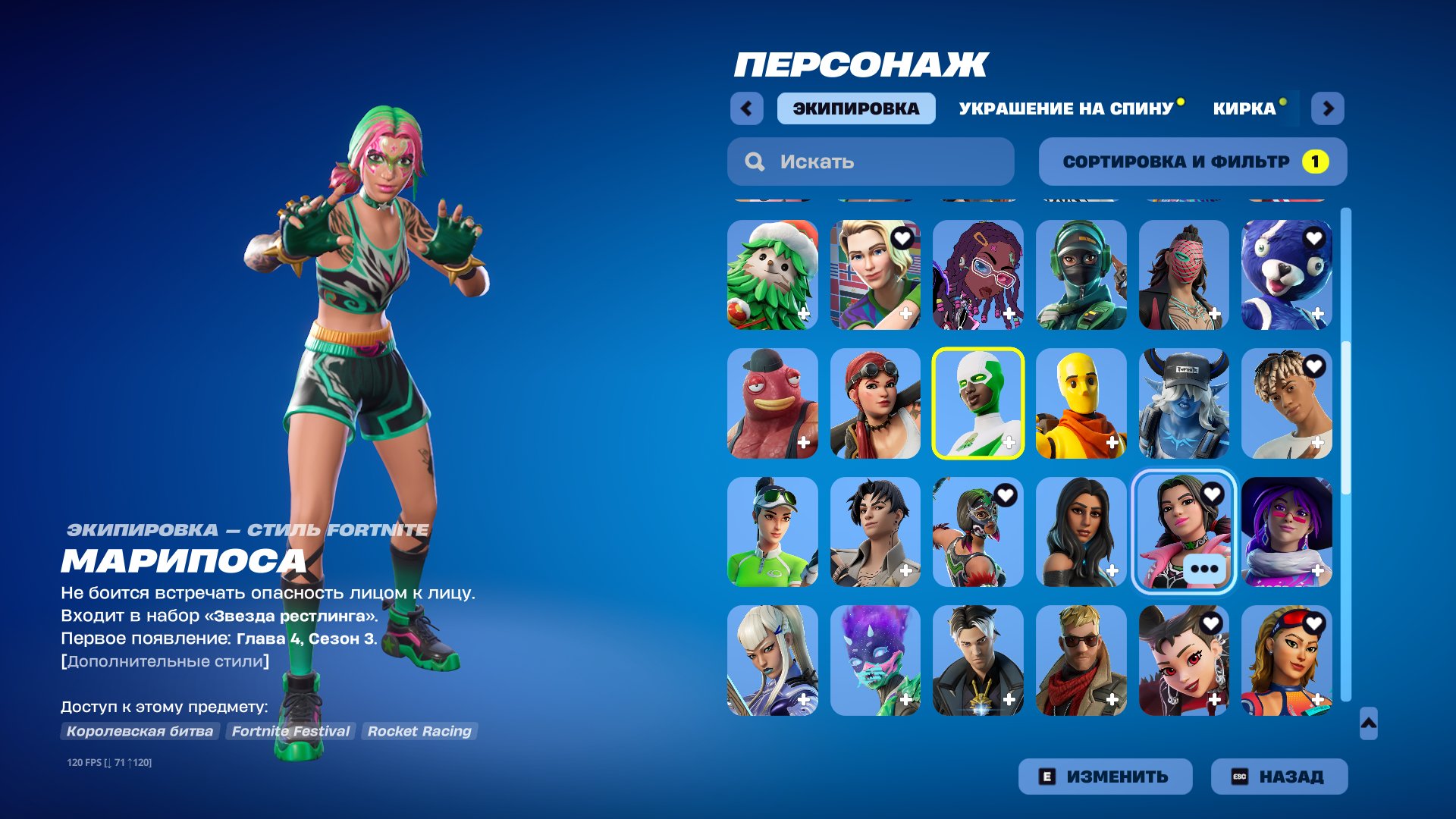Open the left arrow beside ЭКИПИРОВКА tab
The width and height of the screenshot is (1456, 819).
pos(748,108)
